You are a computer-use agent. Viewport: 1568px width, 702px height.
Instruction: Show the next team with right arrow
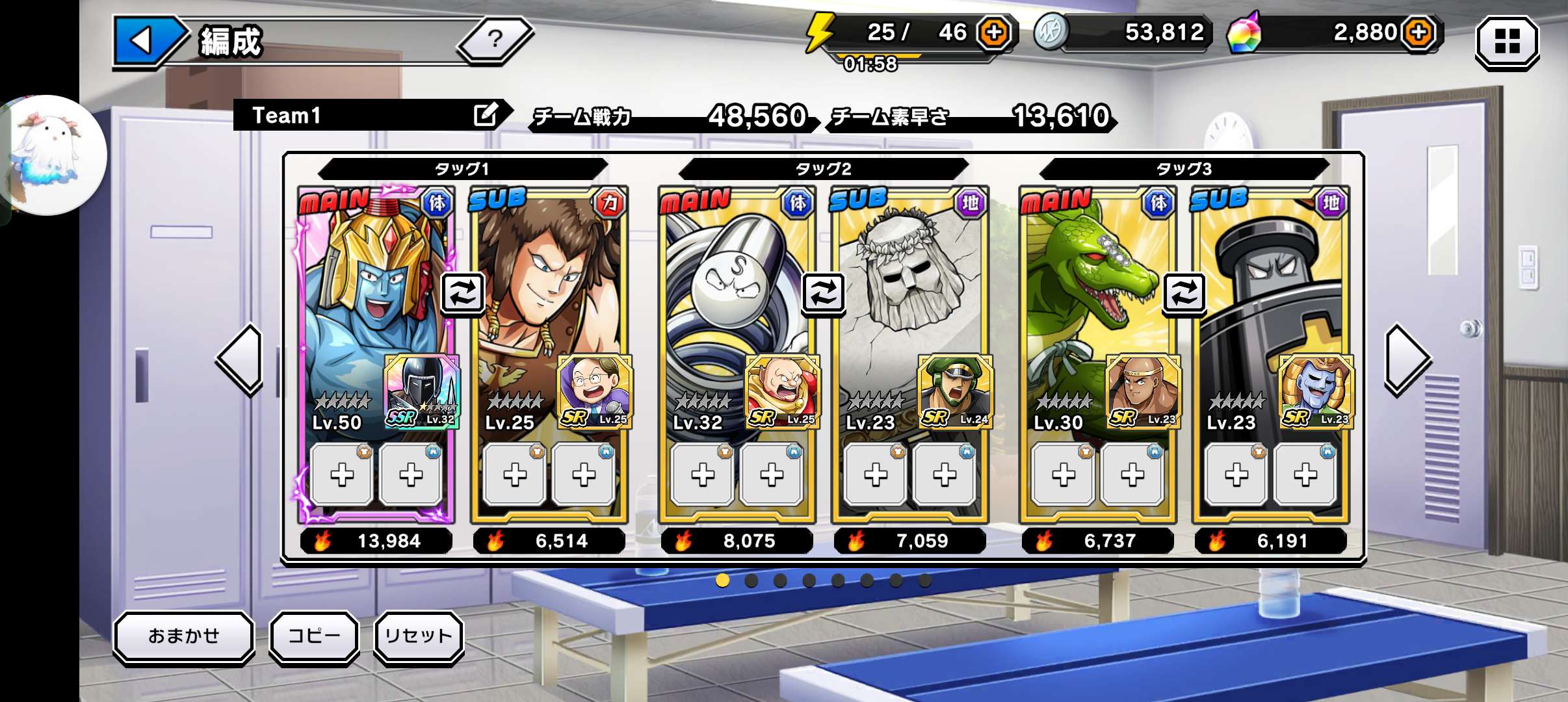[1407, 359]
